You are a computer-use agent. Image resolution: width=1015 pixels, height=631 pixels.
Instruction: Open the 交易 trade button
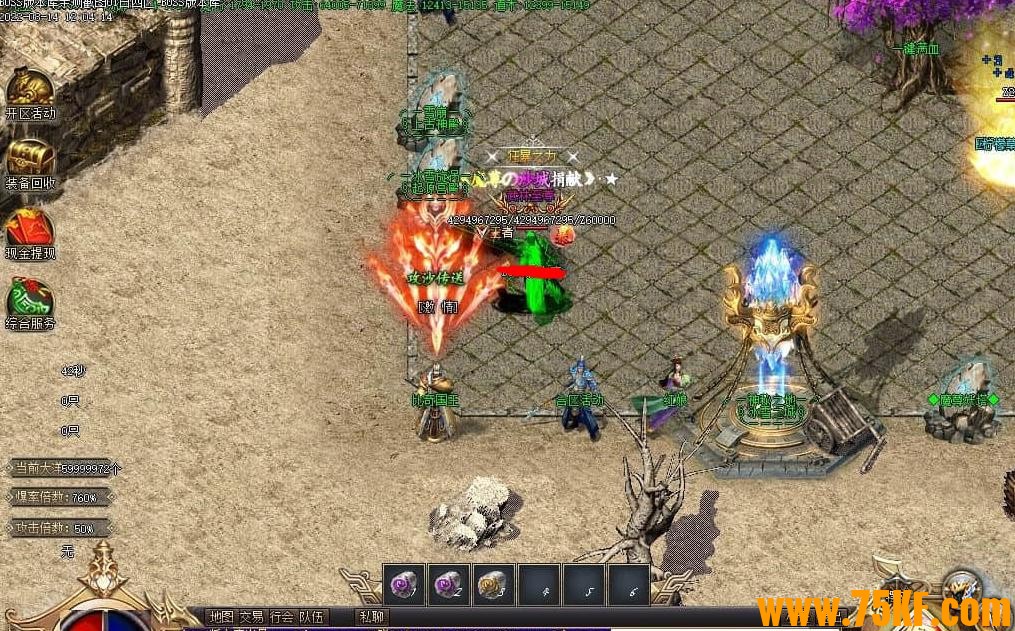[x=251, y=617]
